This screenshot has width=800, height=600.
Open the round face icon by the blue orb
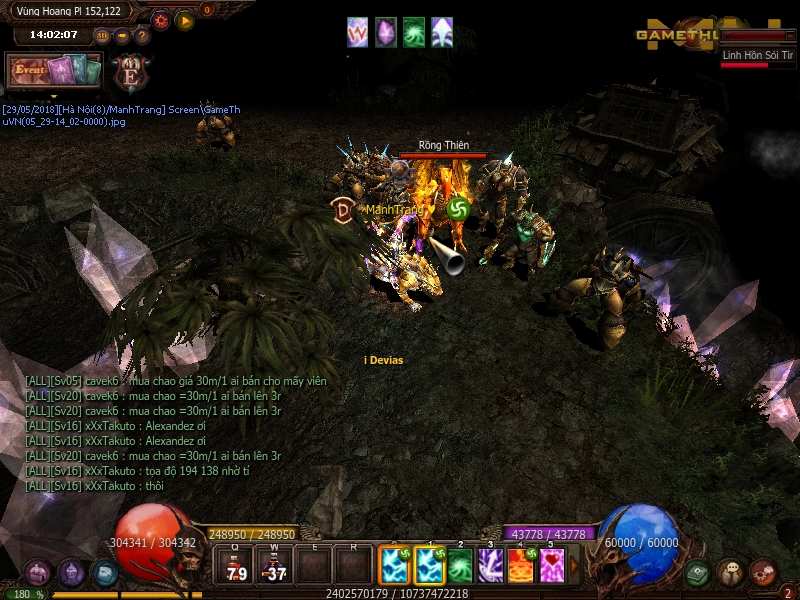(730, 573)
